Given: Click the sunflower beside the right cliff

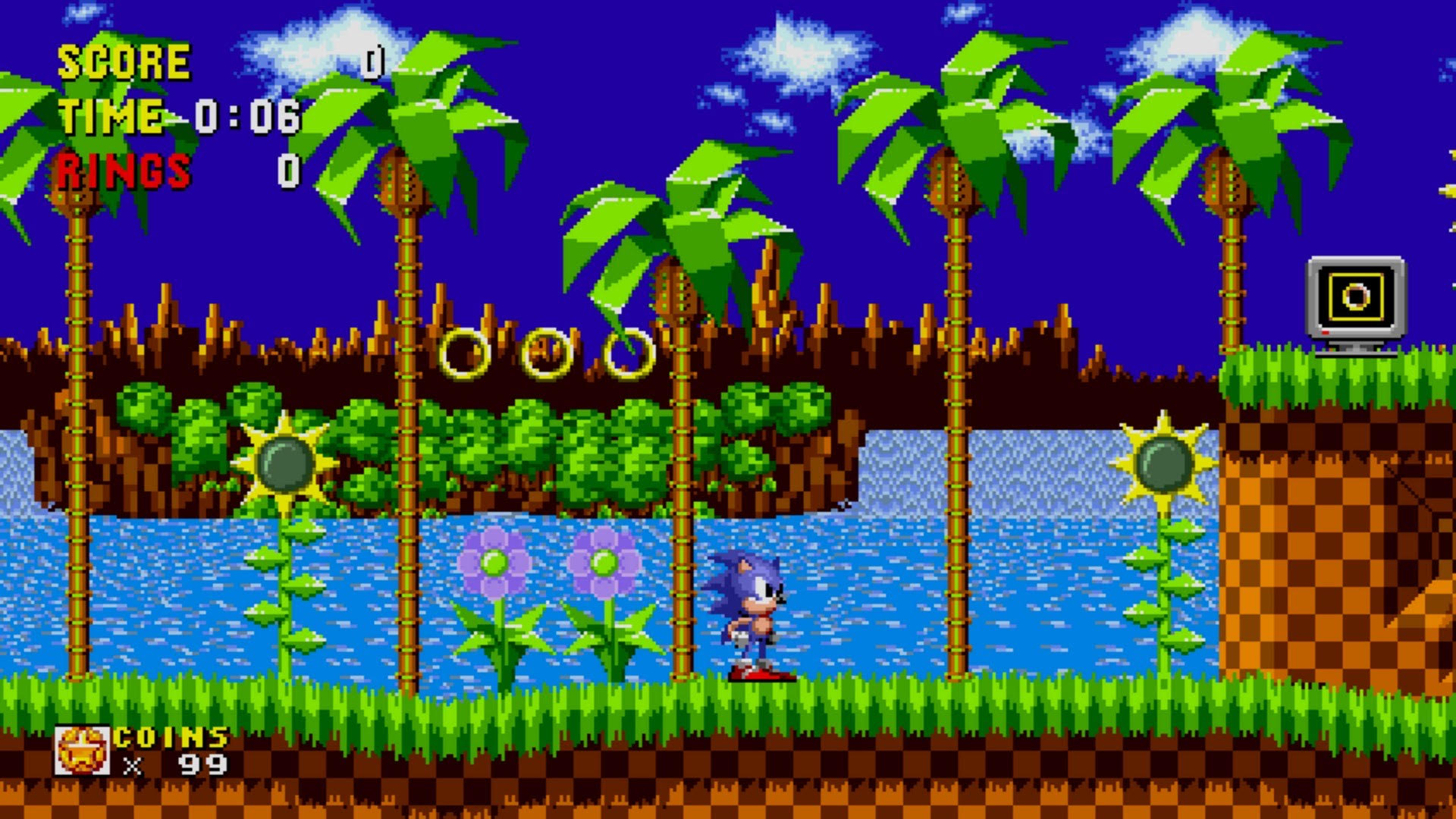Looking at the screenshot, I should click(x=1163, y=463).
